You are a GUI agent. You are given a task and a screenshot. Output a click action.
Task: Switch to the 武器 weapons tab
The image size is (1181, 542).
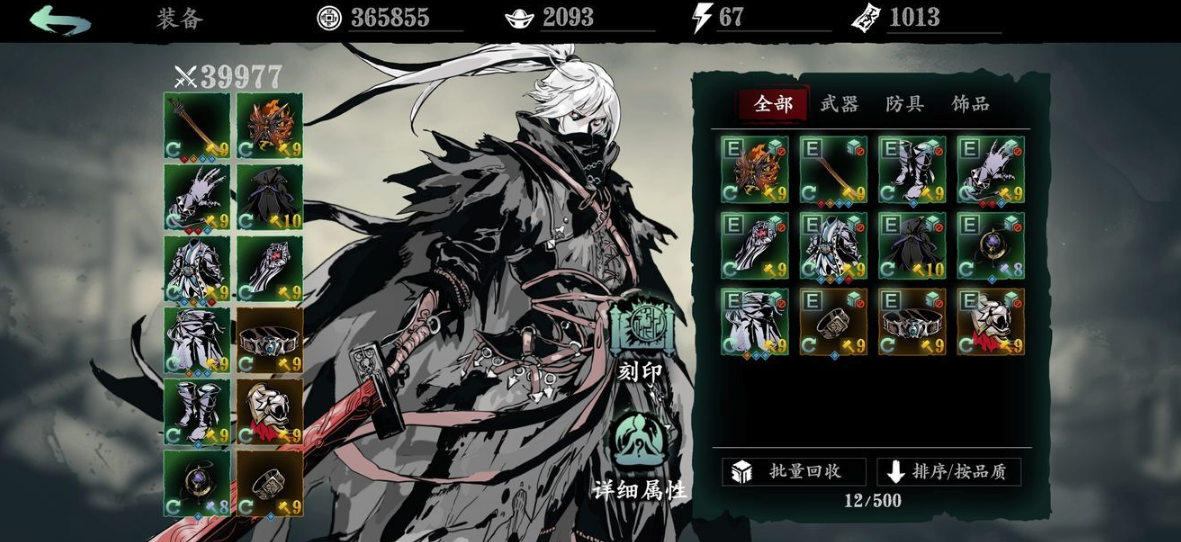tap(839, 104)
